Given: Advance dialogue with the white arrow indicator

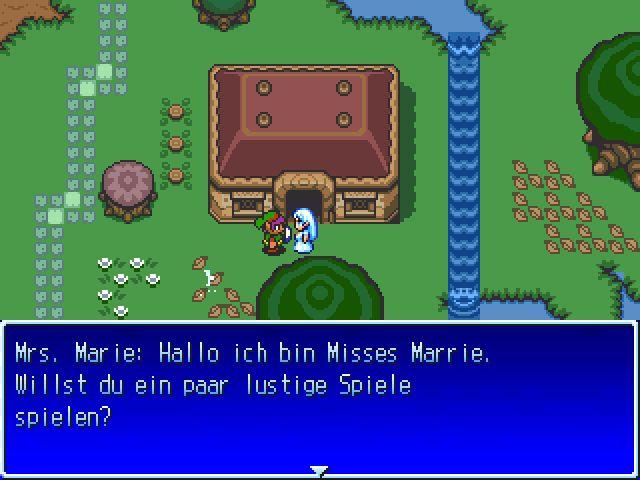Looking at the screenshot, I should tap(319, 469).
